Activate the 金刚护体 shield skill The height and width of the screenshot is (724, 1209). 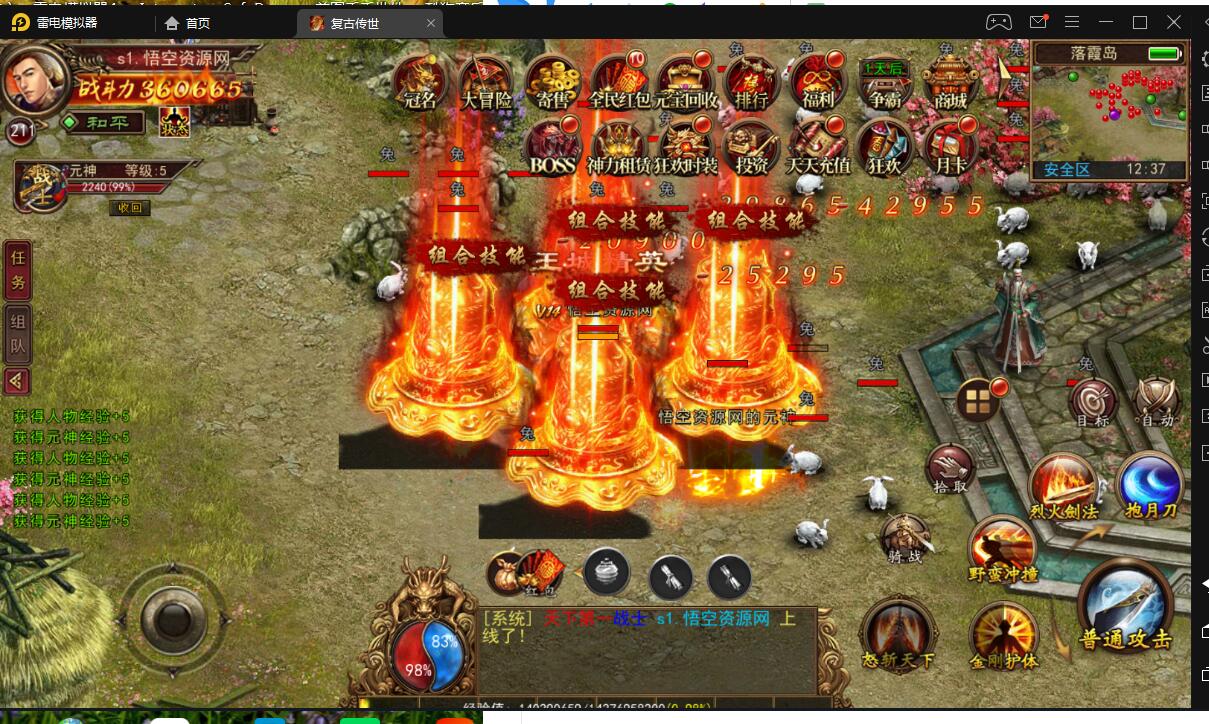tap(1003, 635)
